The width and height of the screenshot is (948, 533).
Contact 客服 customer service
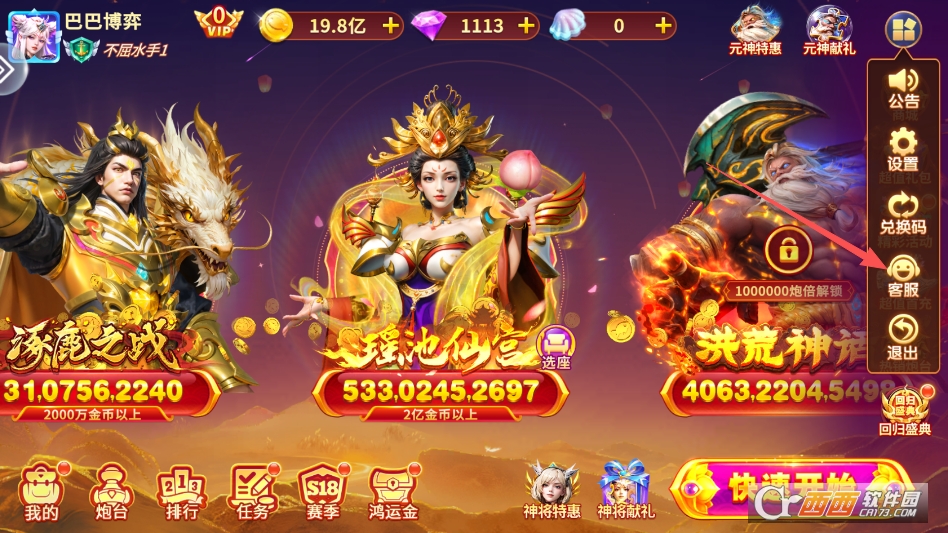click(x=903, y=275)
